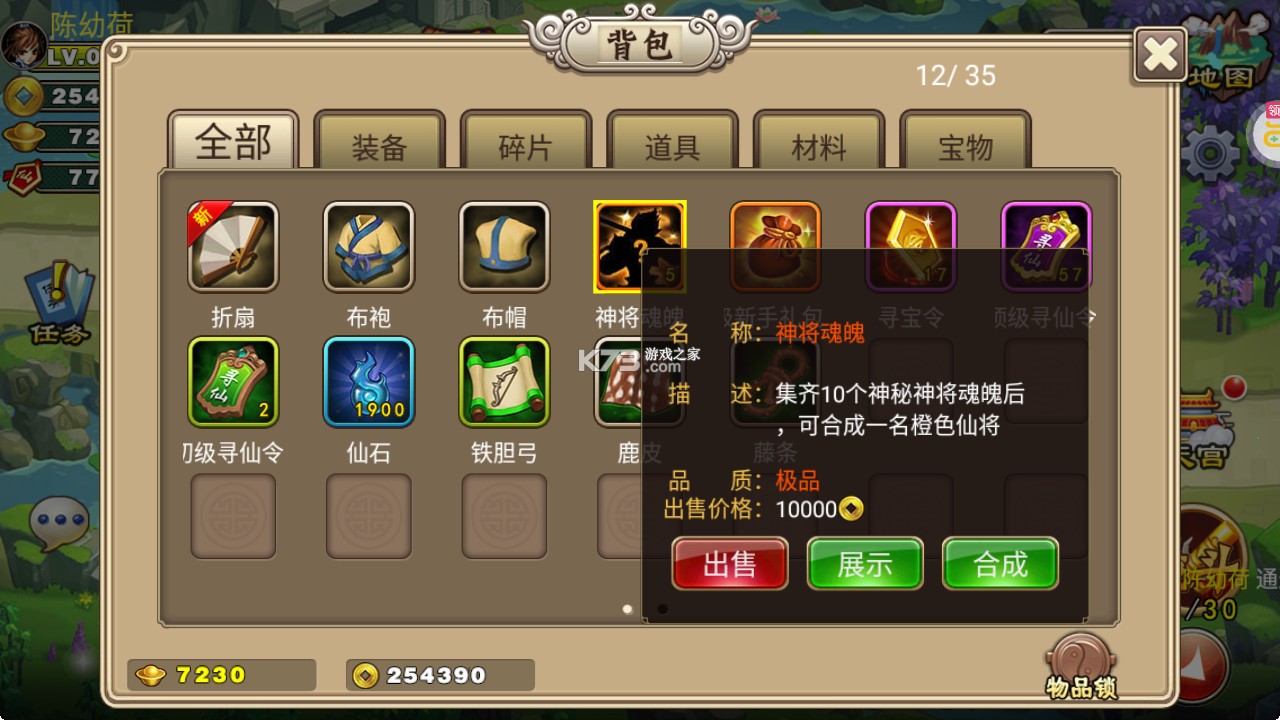The height and width of the screenshot is (720, 1280).
Task: Click the 合成 synthesize button
Action: pos(999,564)
